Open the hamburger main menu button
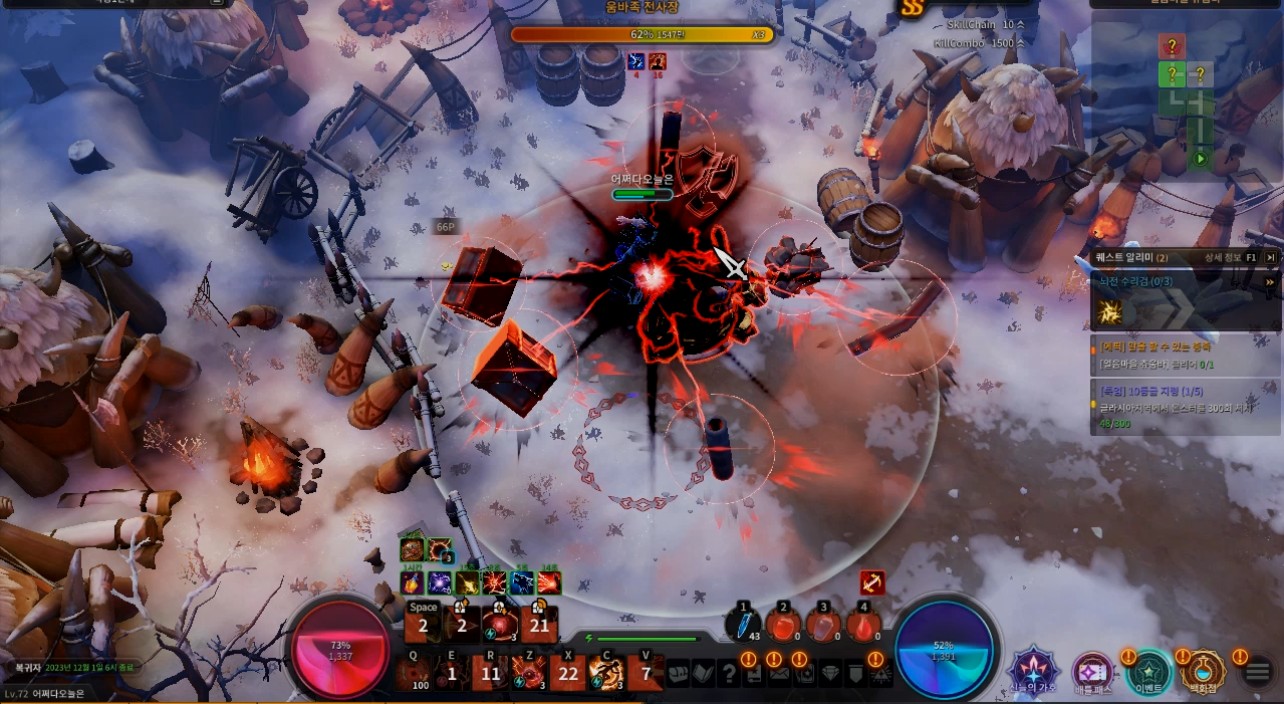This screenshot has width=1284, height=704. click(1258, 672)
